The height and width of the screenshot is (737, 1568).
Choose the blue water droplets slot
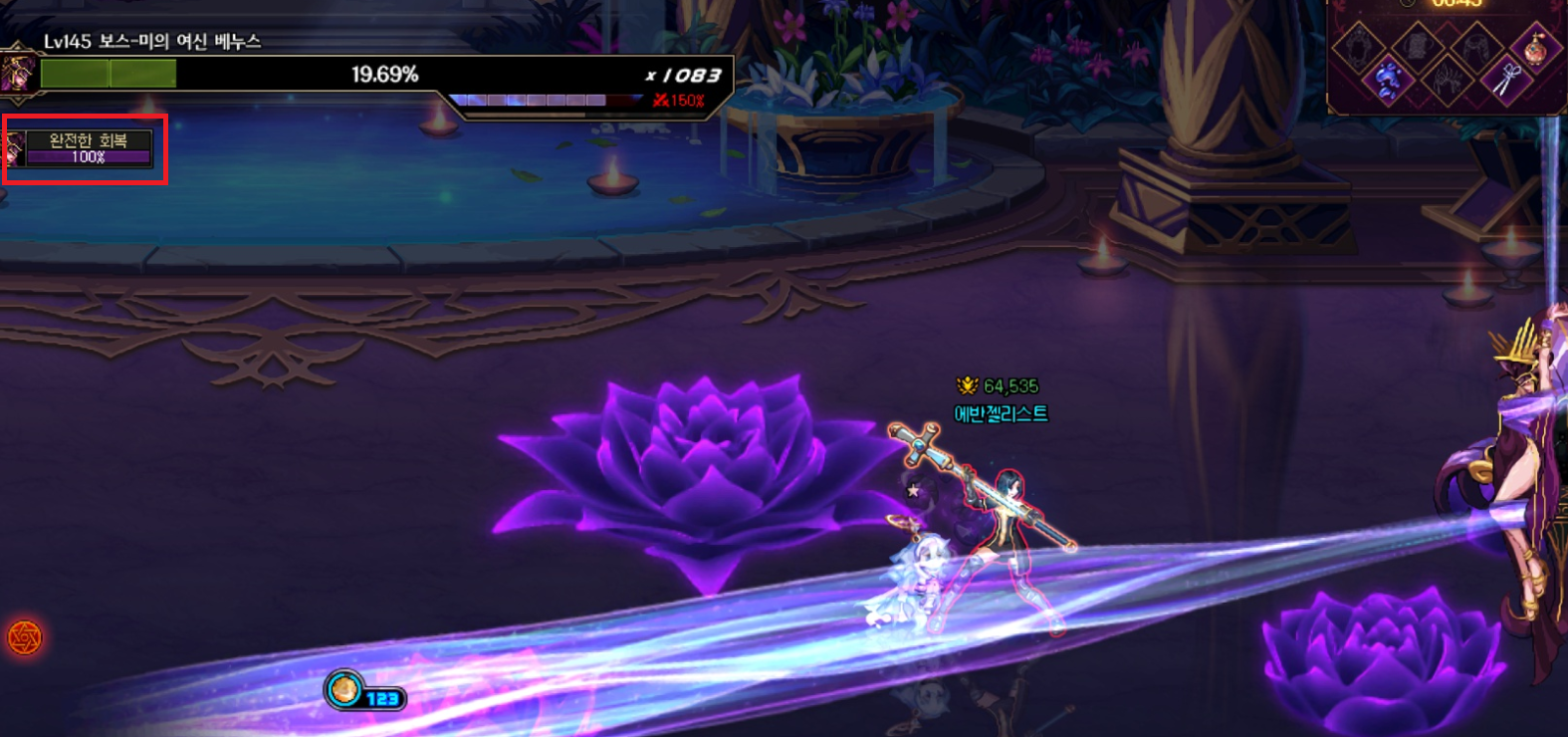tap(1386, 79)
